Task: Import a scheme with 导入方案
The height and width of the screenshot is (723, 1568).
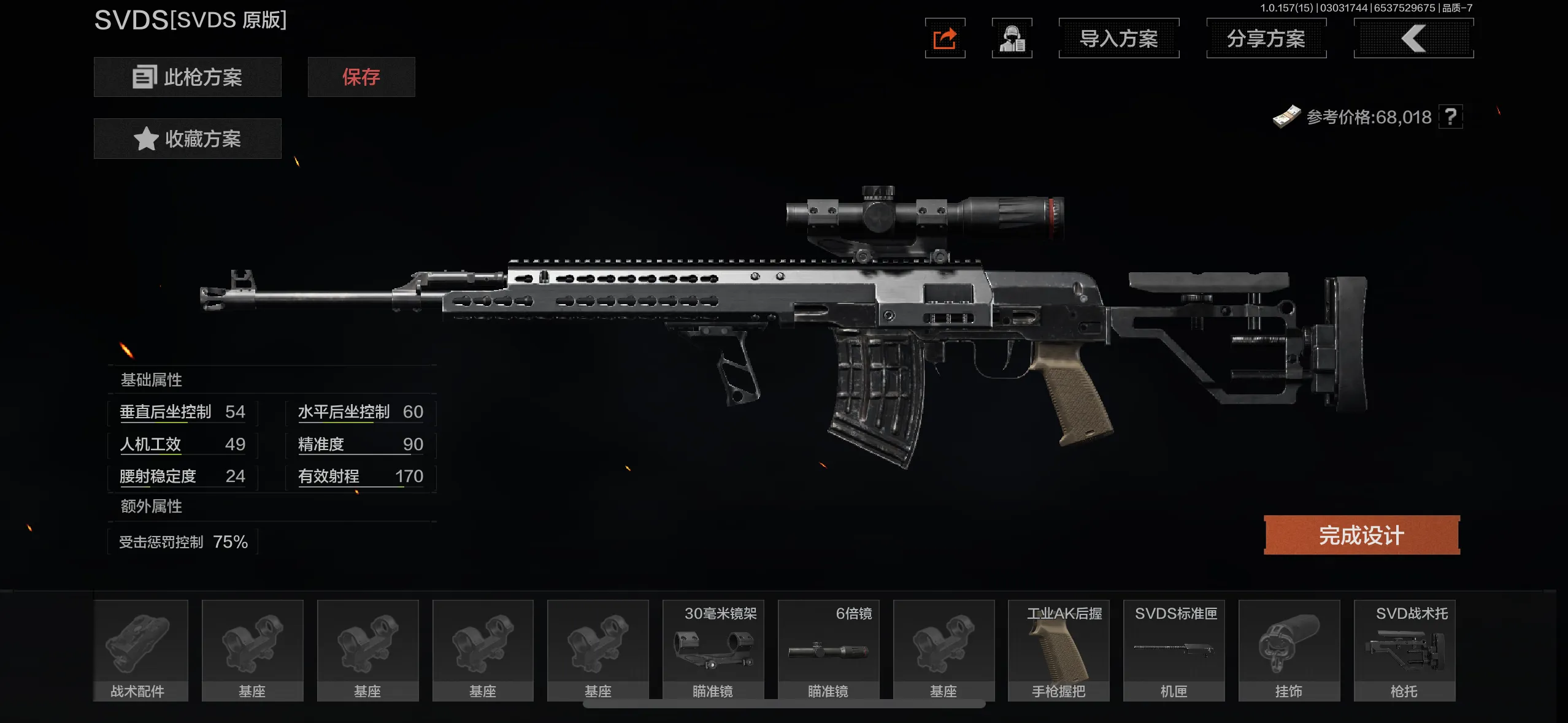Action: (1118, 39)
